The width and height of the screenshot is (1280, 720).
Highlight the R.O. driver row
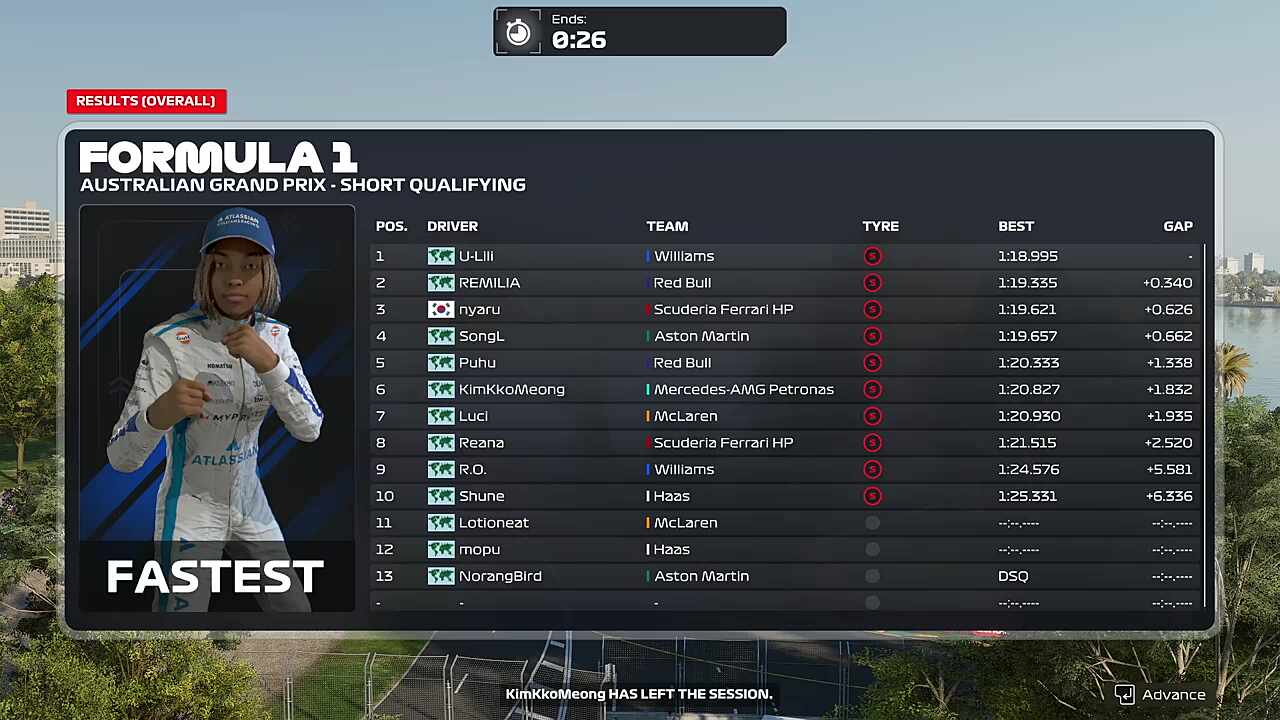785,470
